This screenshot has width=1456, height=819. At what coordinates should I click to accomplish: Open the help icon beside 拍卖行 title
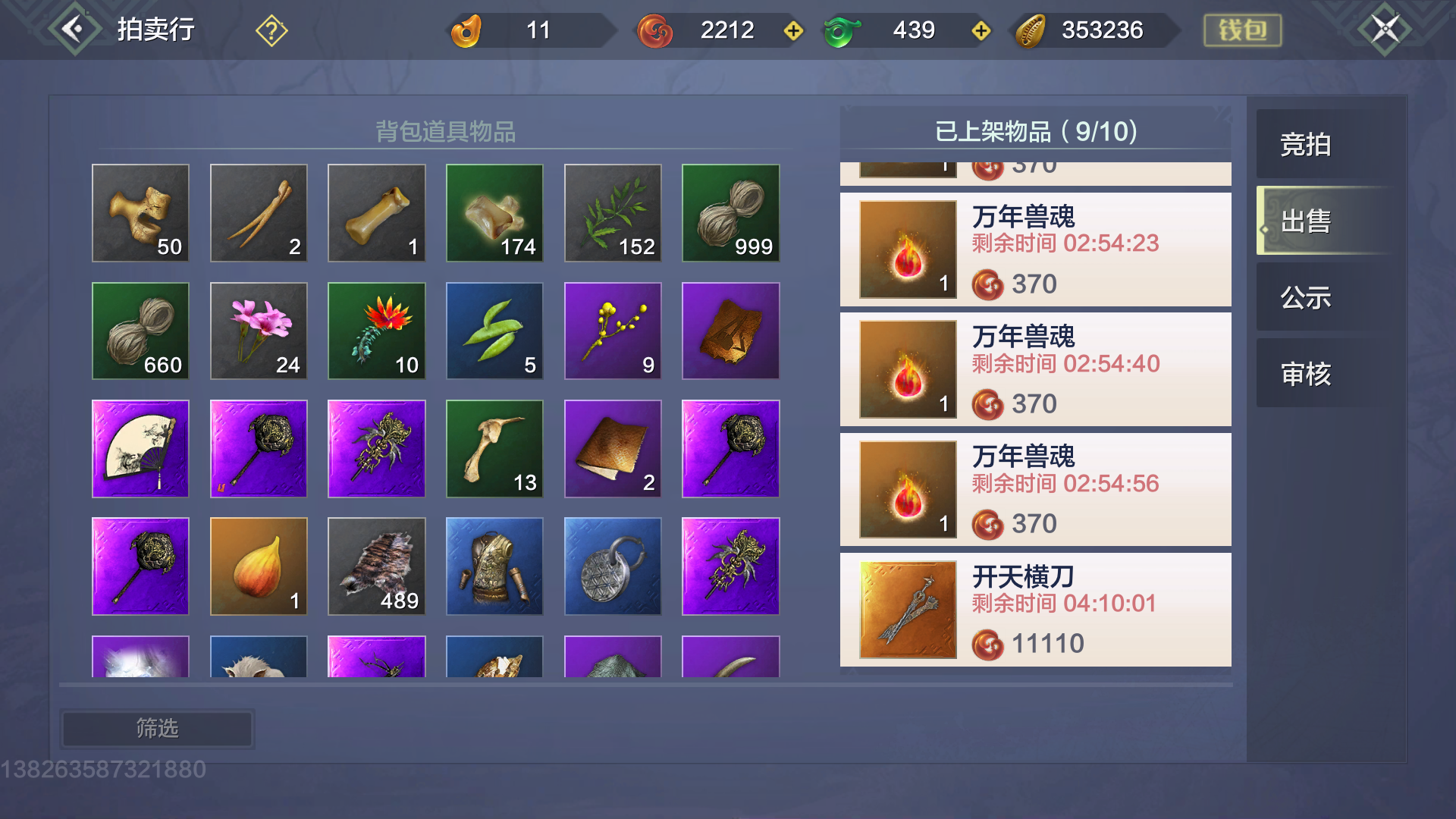(x=271, y=30)
